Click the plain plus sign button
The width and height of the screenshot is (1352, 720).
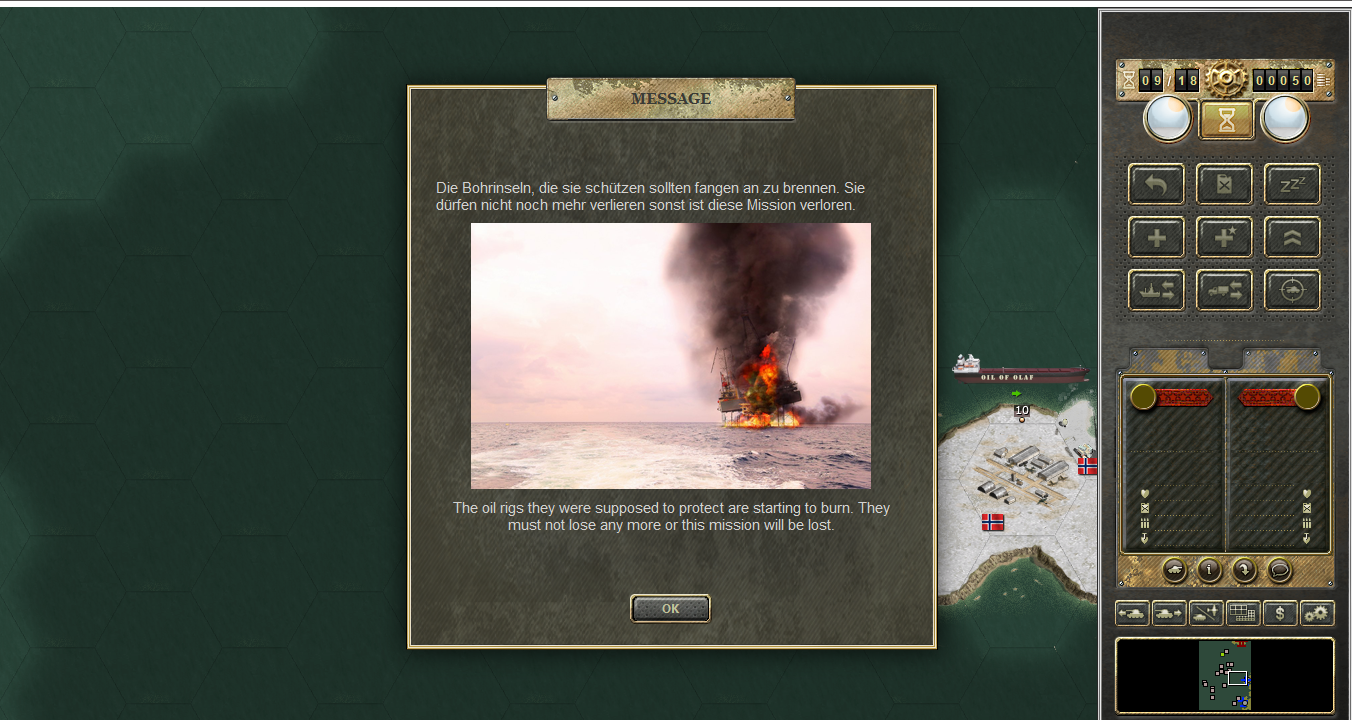pos(1156,237)
